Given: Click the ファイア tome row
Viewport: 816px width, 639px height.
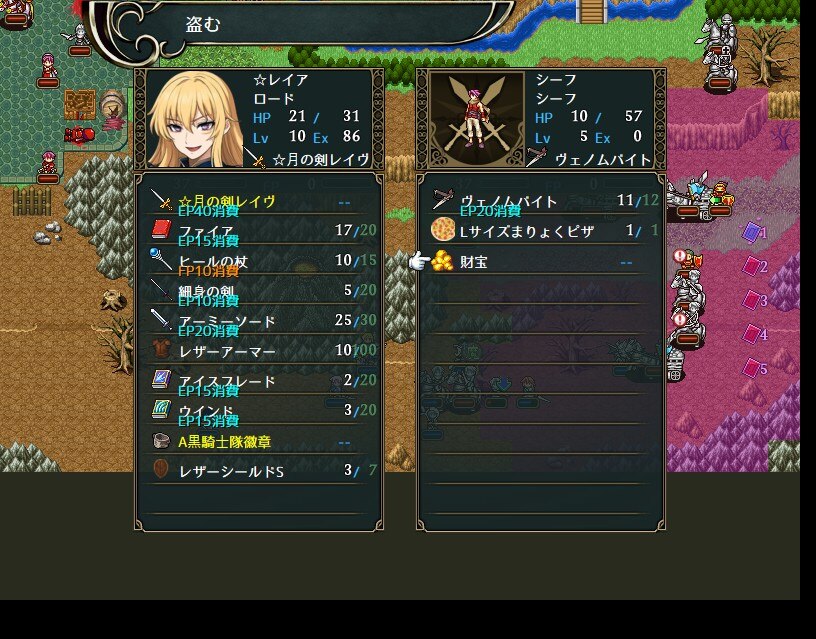Looking at the screenshot, I should coord(258,232).
